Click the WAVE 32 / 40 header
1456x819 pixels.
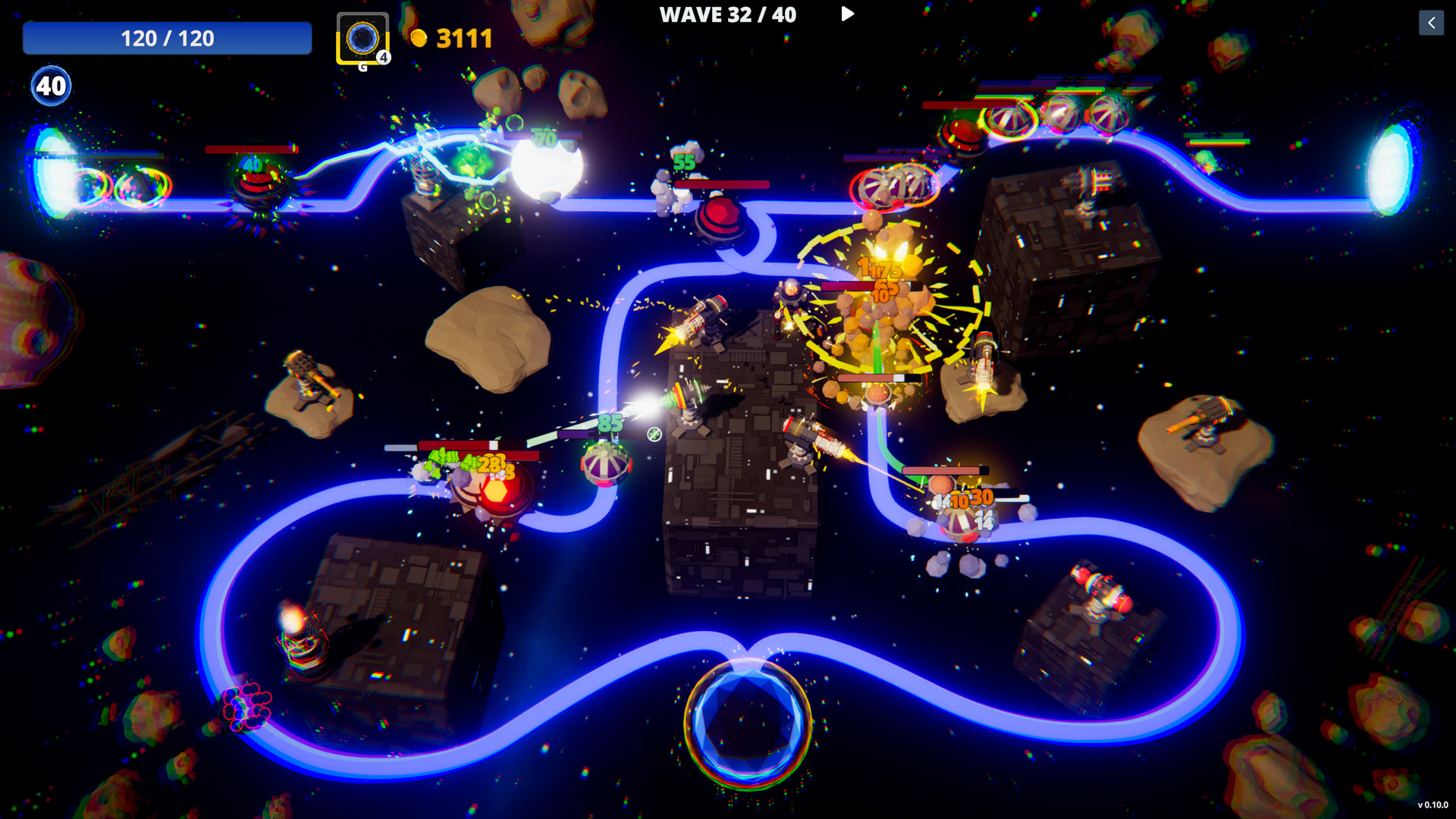tap(728, 15)
